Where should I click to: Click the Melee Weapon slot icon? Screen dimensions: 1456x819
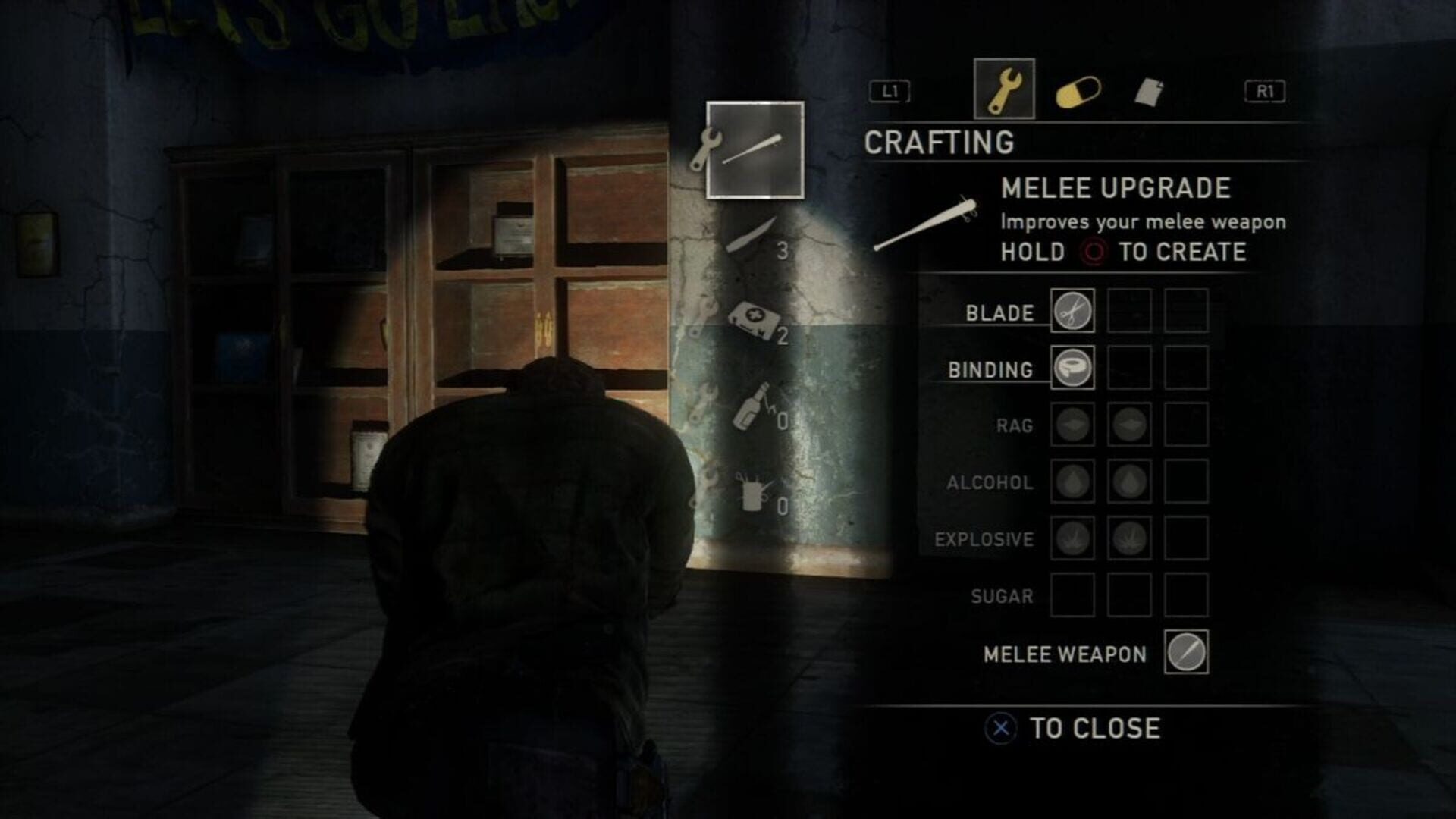[x=1188, y=653]
